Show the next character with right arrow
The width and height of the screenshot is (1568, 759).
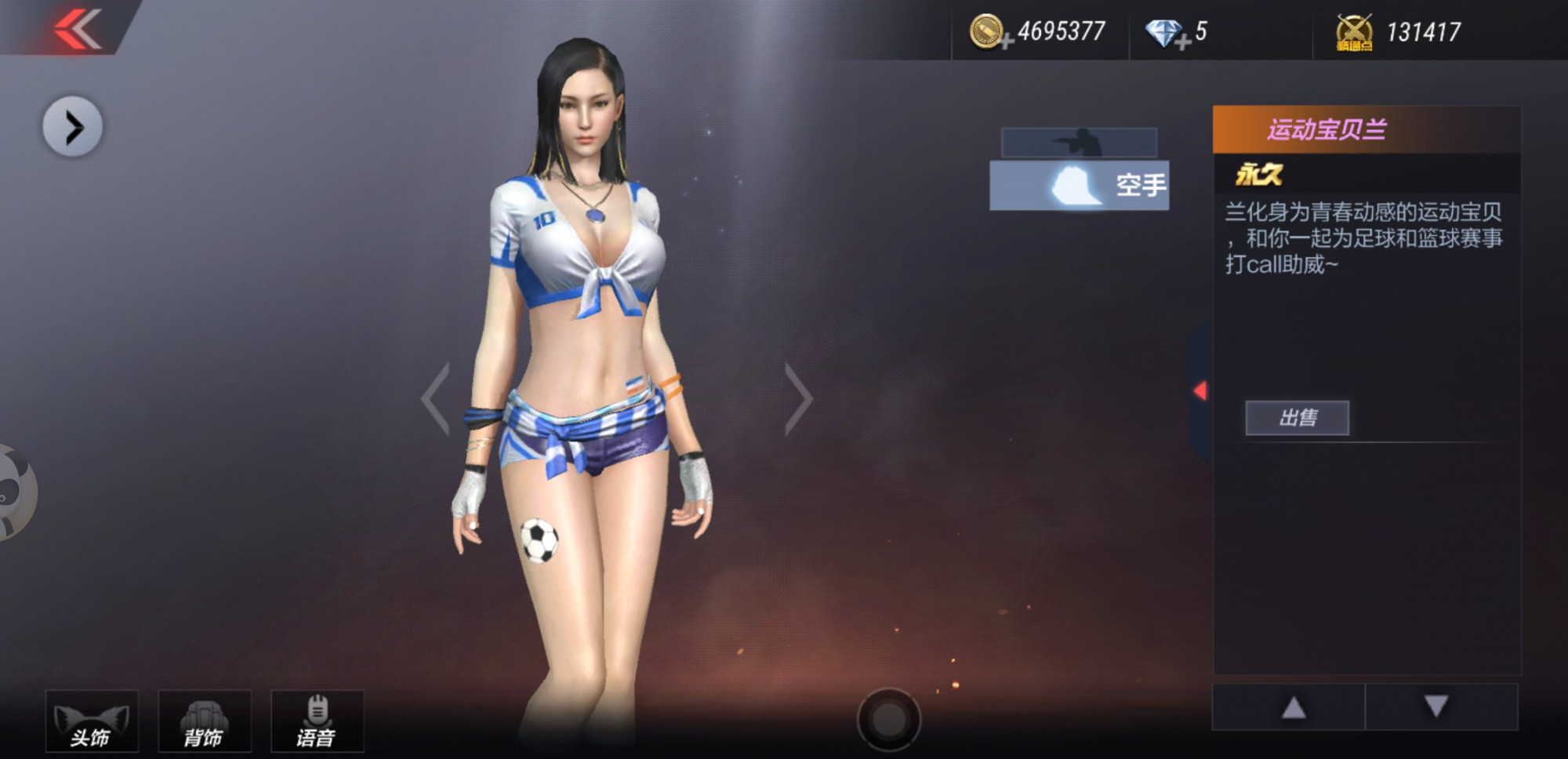point(798,398)
